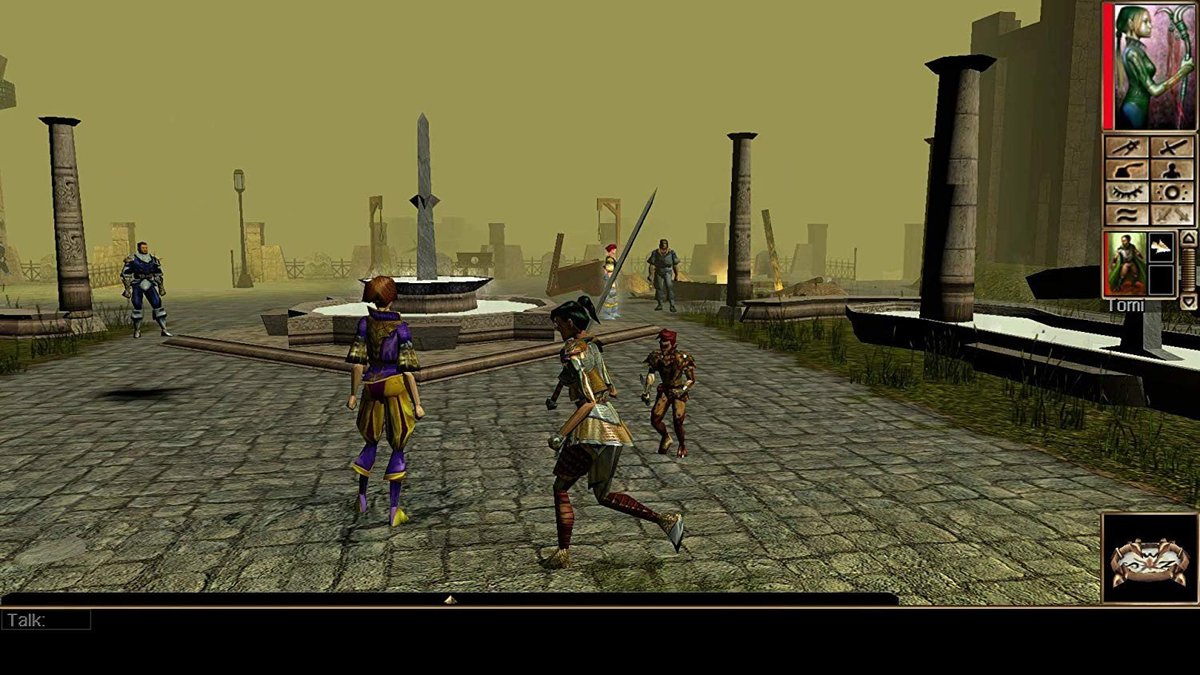Viewport: 1200px width, 675px height.
Task: Click the winged-boots icon beside Tomi's portrait
Action: click(x=1161, y=247)
